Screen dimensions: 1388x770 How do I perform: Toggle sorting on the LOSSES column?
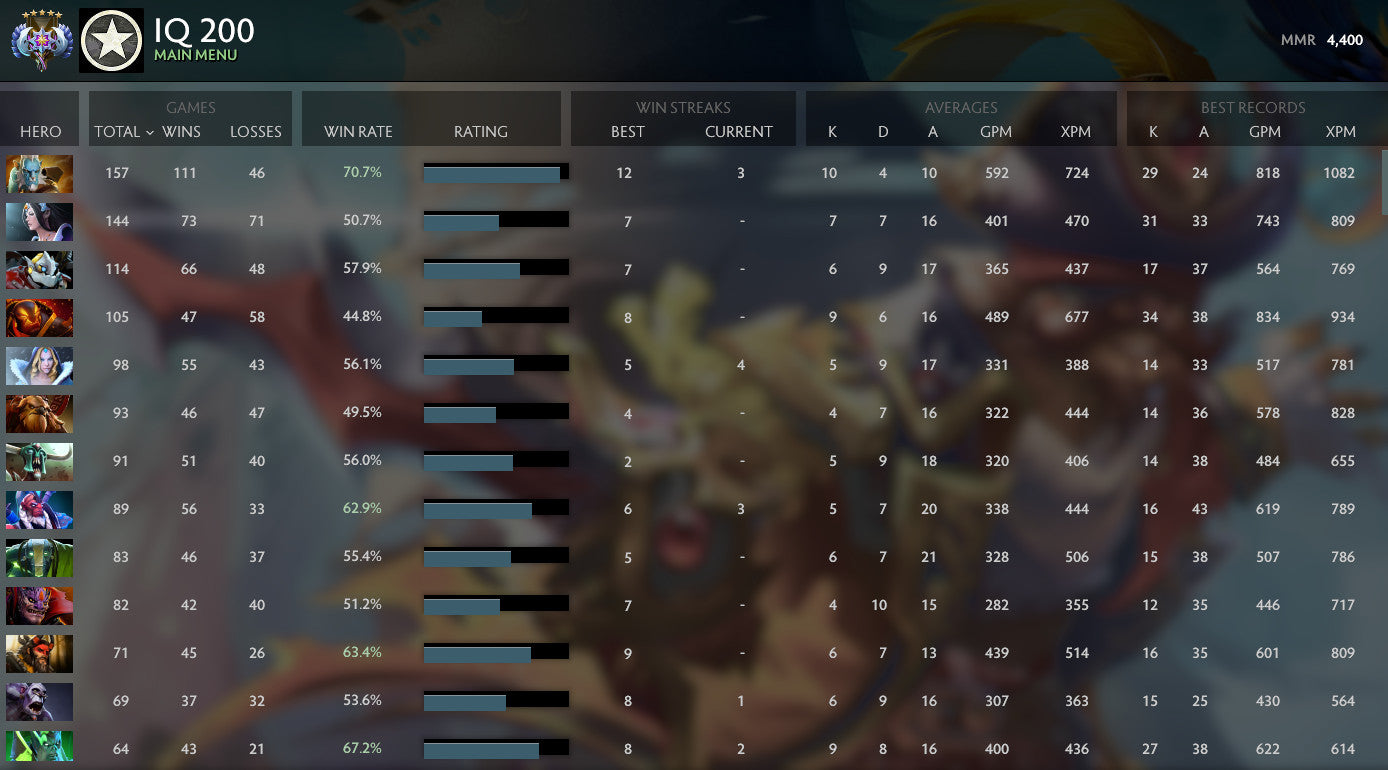tap(256, 131)
